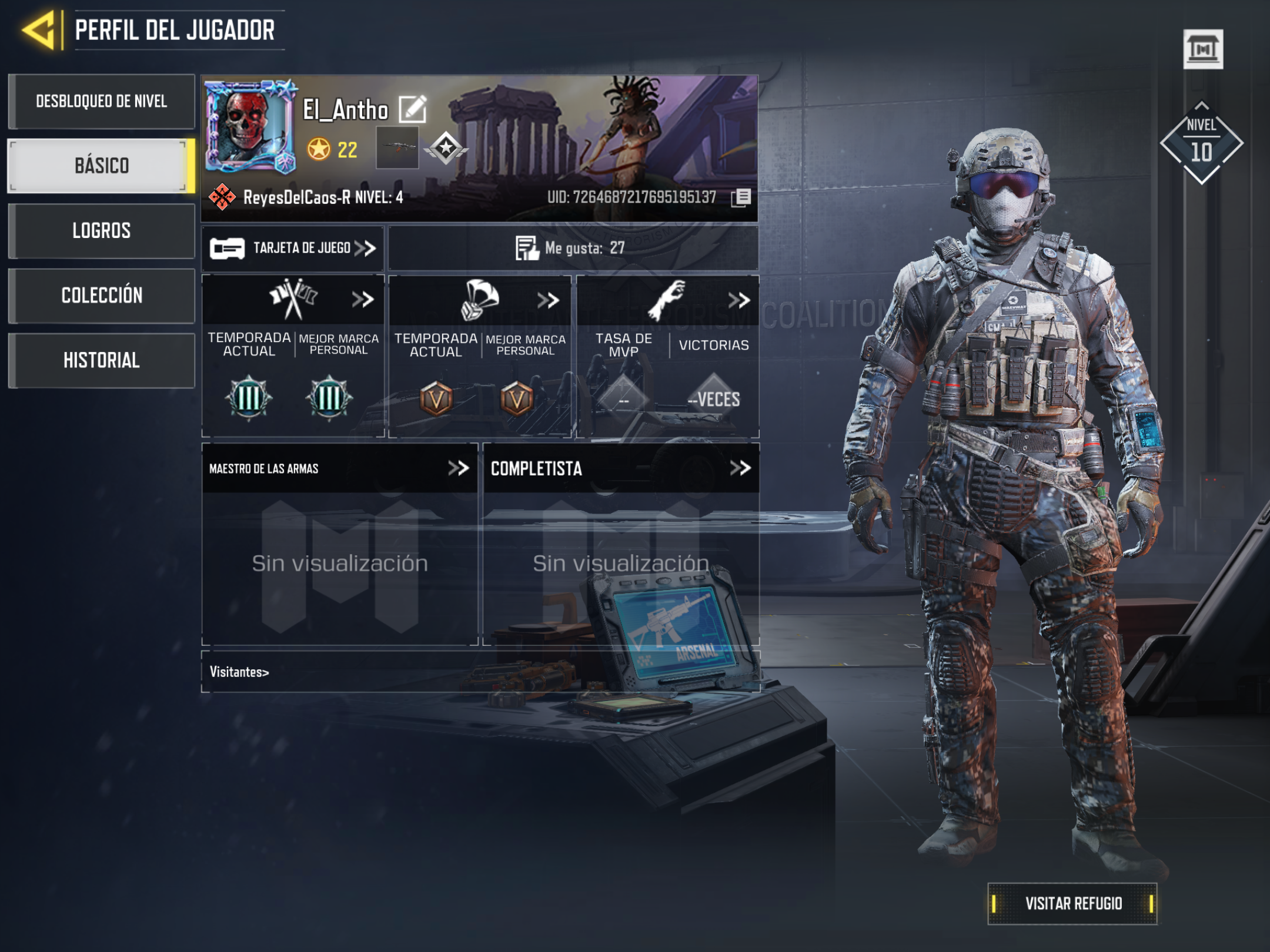Viewport: 1270px width, 952px height.
Task: Open the Desbloqueo de Nivel section
Action: (x=102, y=102)
